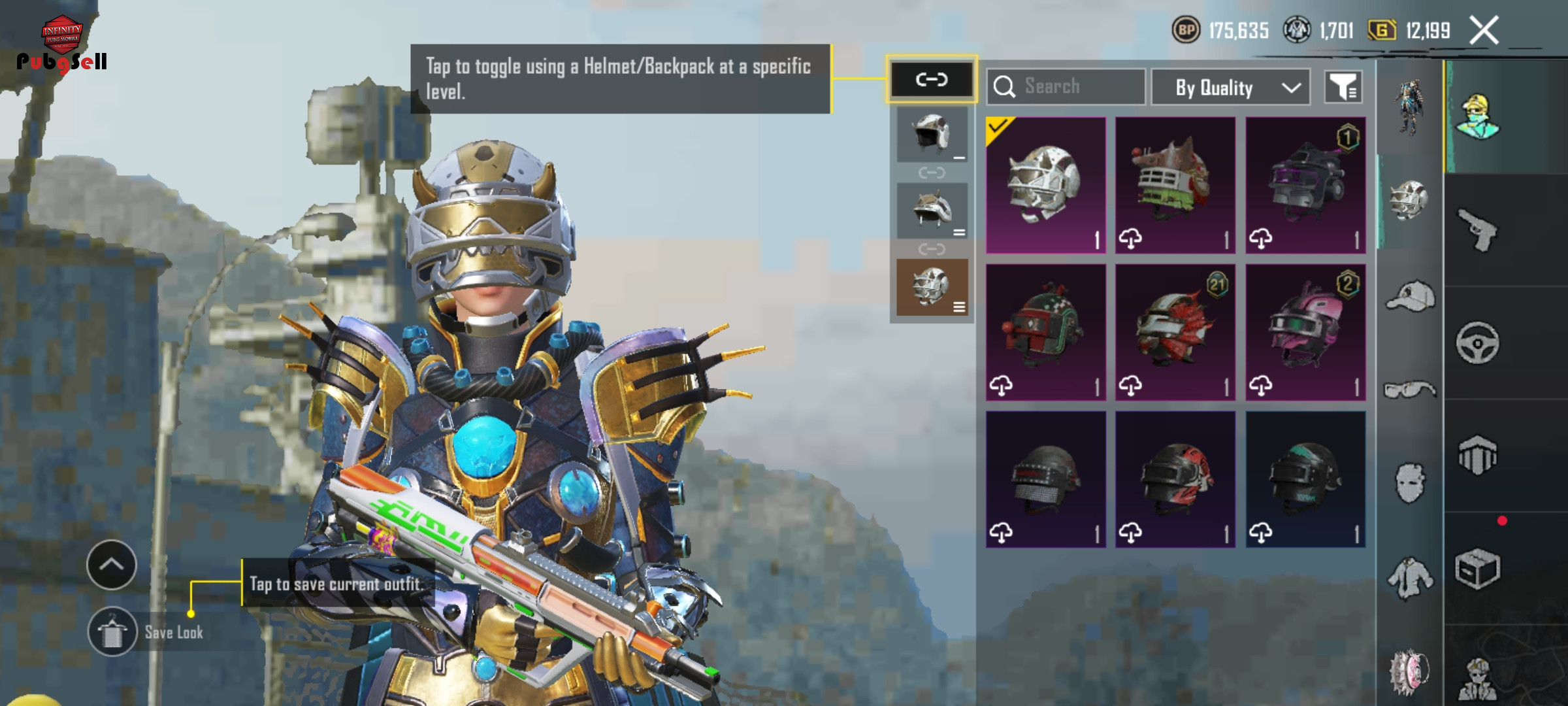Pick the red dragon scaled helmet
This screenshot has width=1568, height=706.
(x=1175, y=332)
